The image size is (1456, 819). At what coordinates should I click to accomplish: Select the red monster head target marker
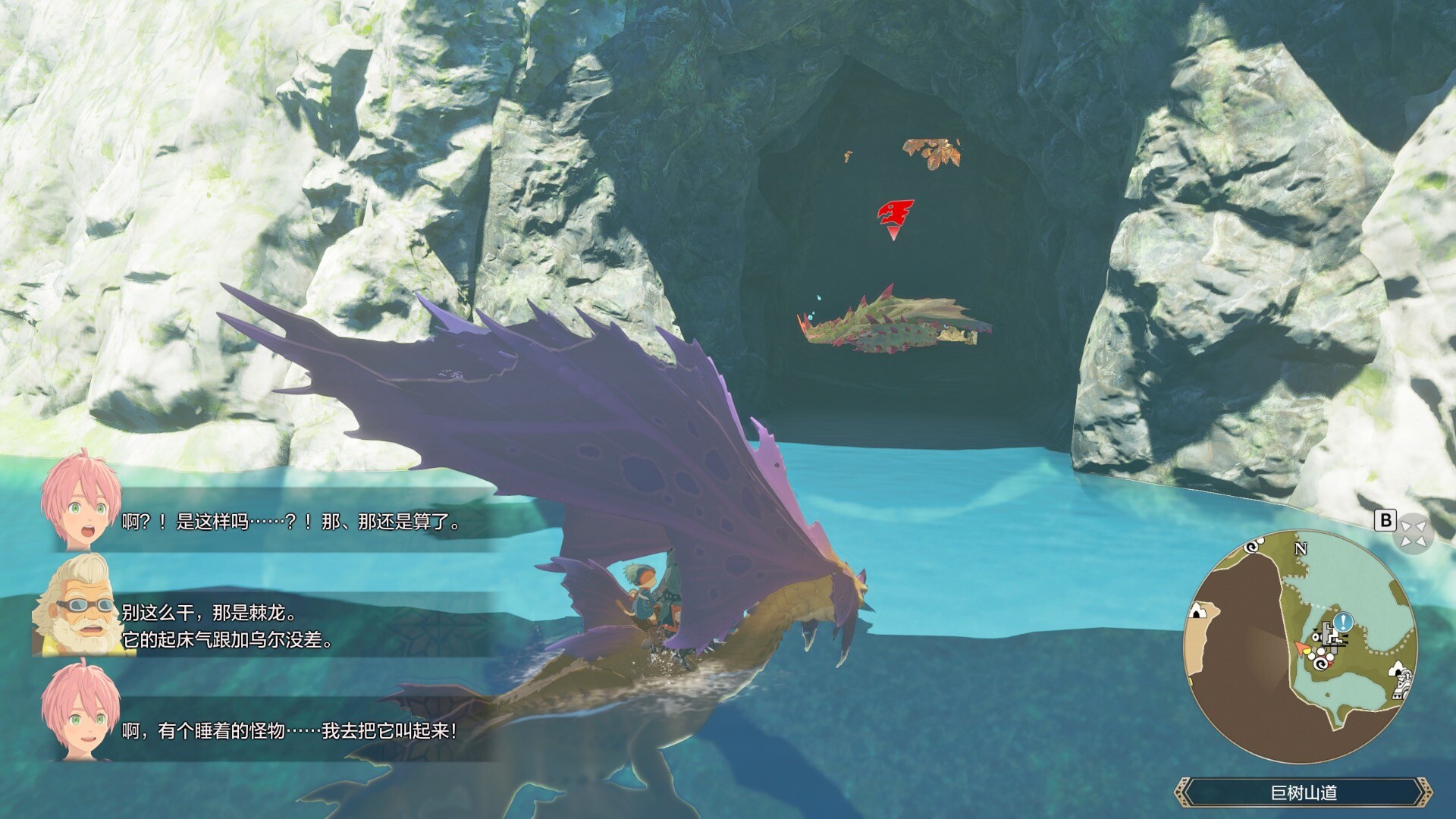[895, 214]
